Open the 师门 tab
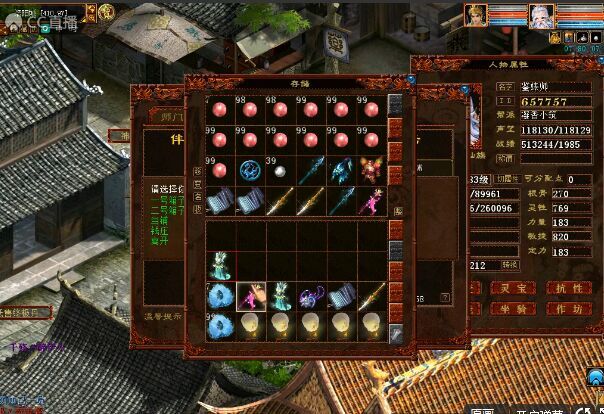The image size is (604, 414). point(166,116)
